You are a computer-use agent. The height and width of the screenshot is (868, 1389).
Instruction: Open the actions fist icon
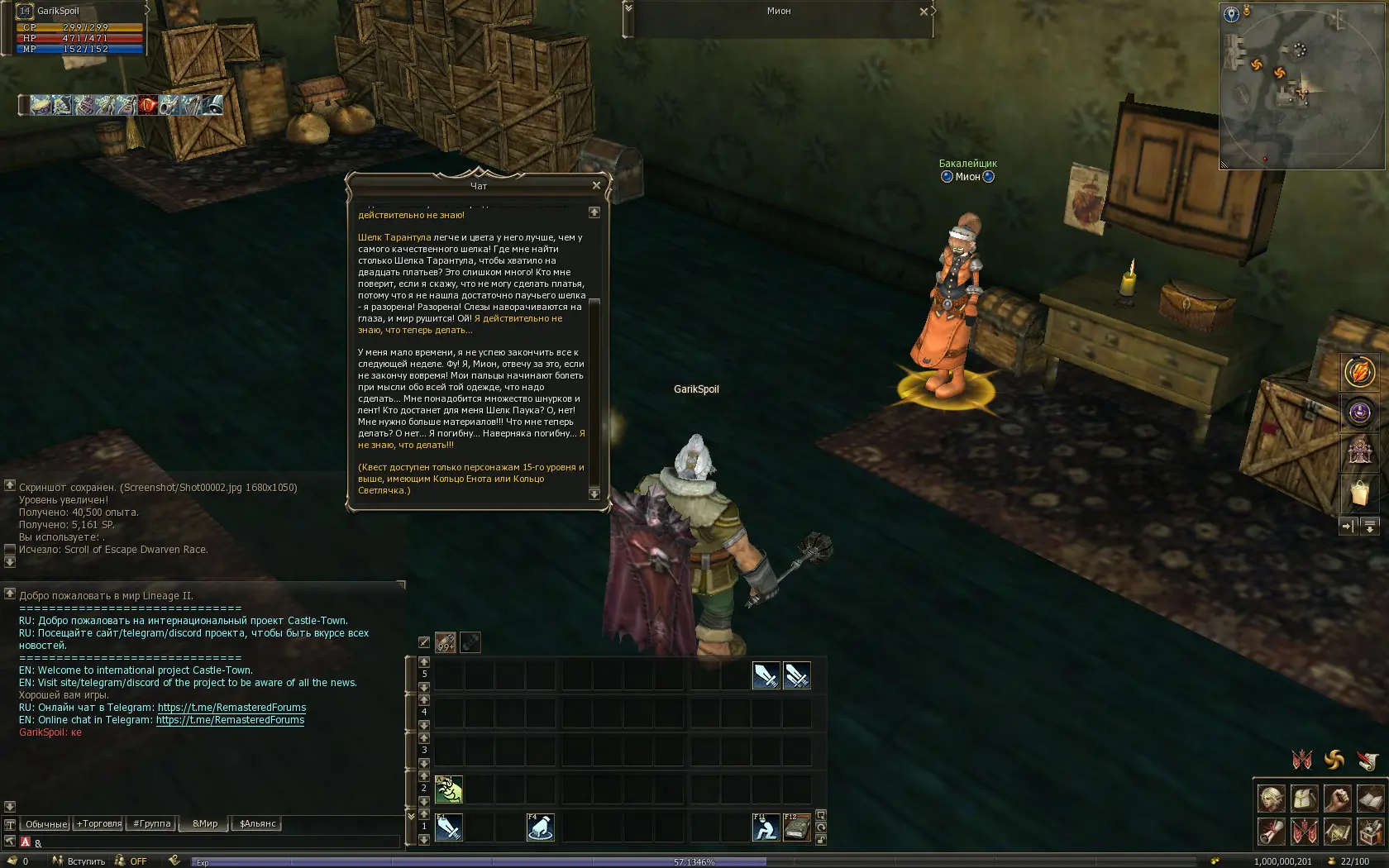point(1337,799)
